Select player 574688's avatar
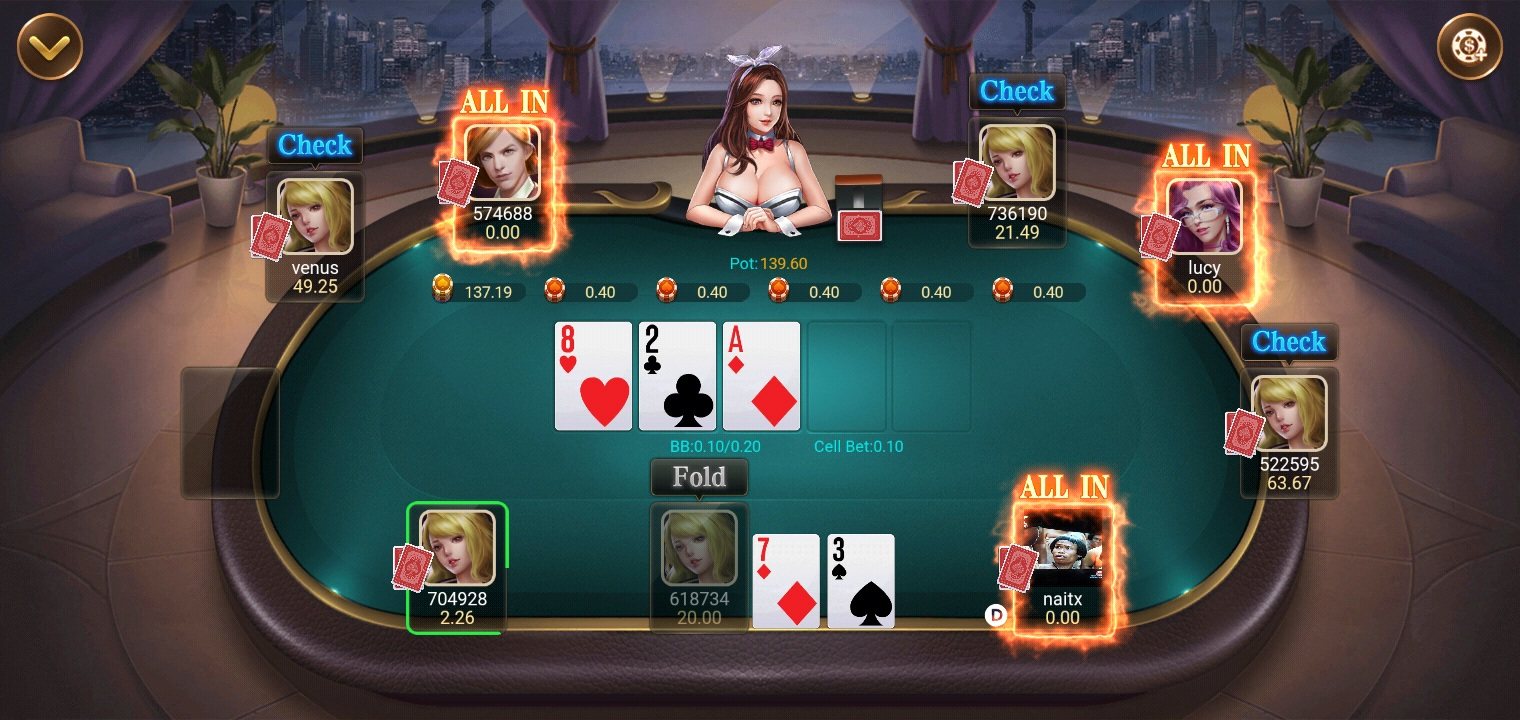1520x720 pixels. point(502,163)
